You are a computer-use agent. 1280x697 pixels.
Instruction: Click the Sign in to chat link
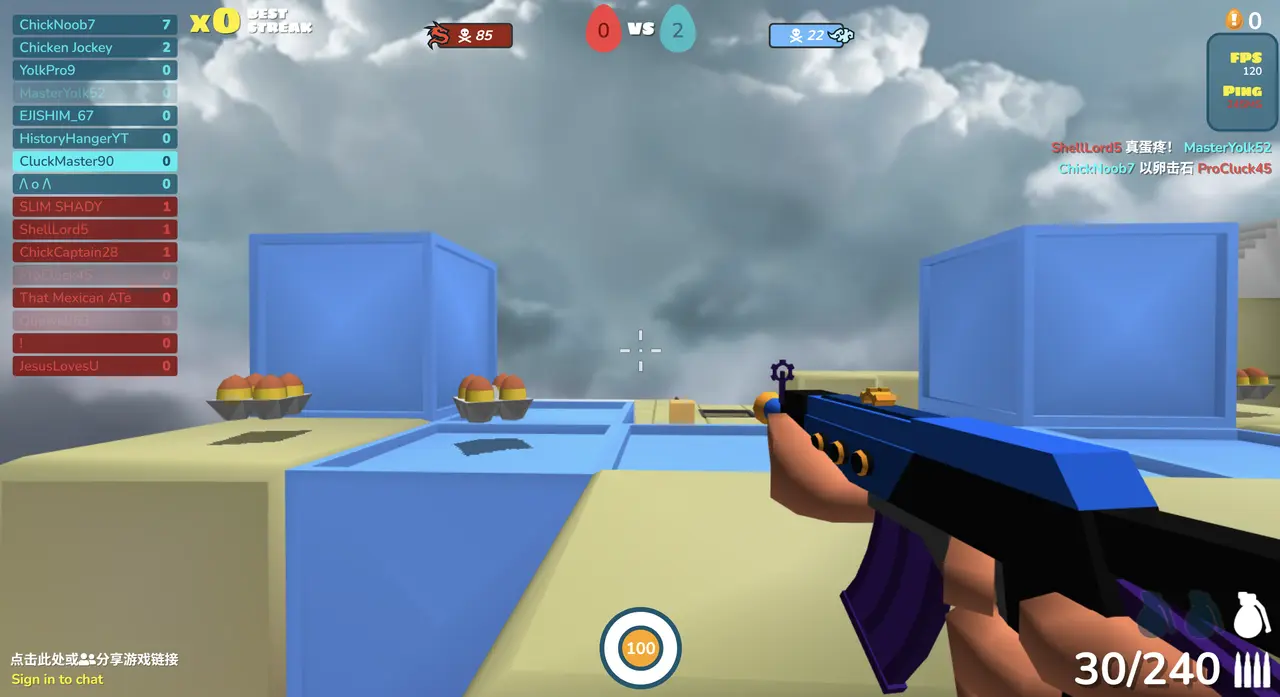point(57,679)
